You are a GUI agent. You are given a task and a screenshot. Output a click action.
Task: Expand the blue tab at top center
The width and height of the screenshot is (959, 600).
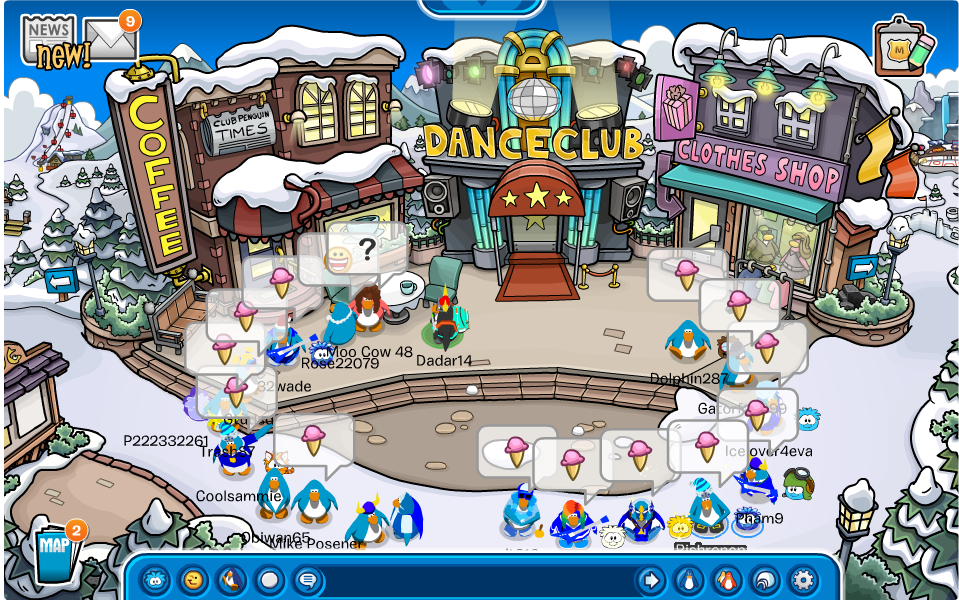point(481,8)
